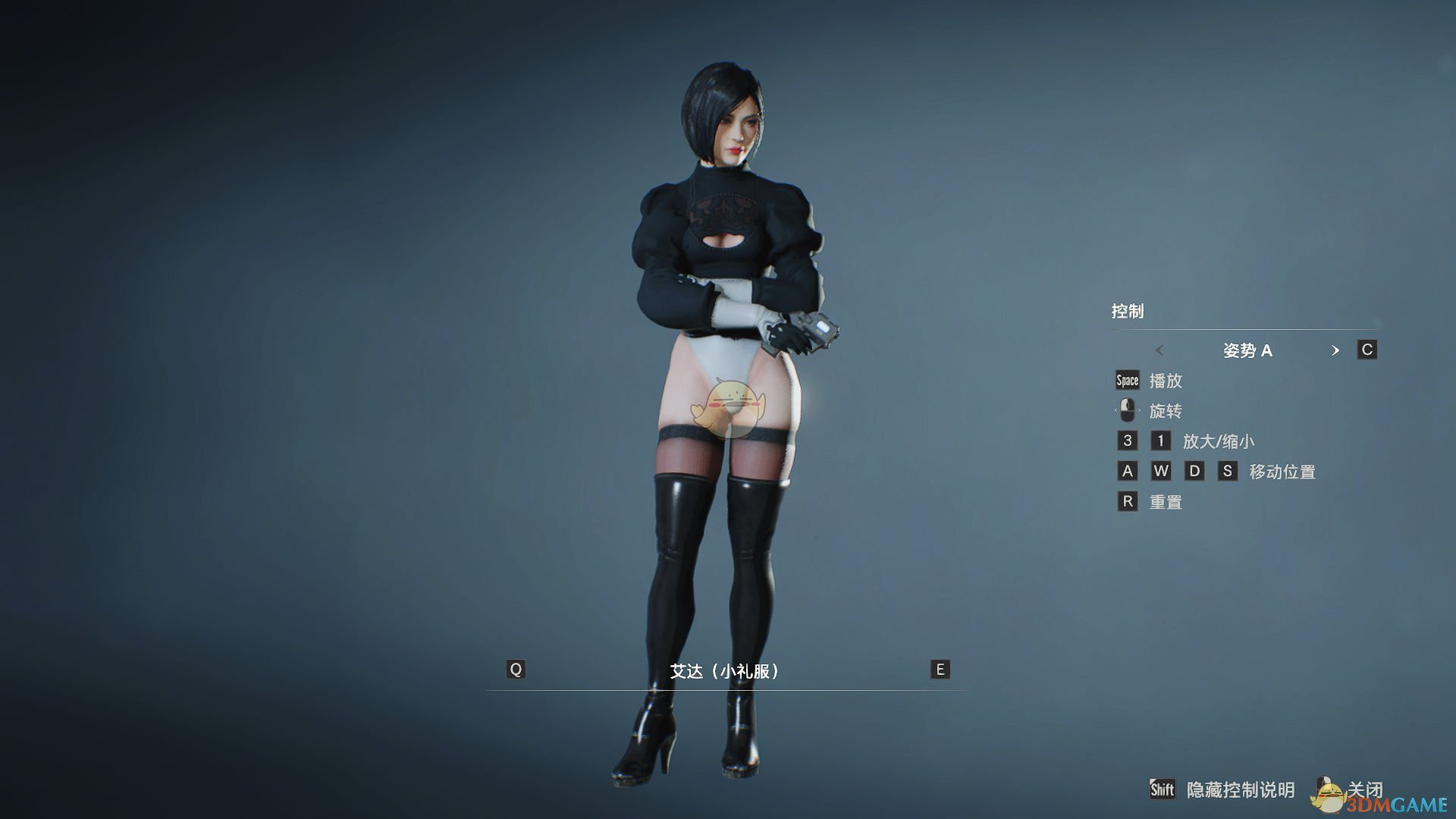Click the 3 key icon for zoom in

click(x=1126, y=441)
